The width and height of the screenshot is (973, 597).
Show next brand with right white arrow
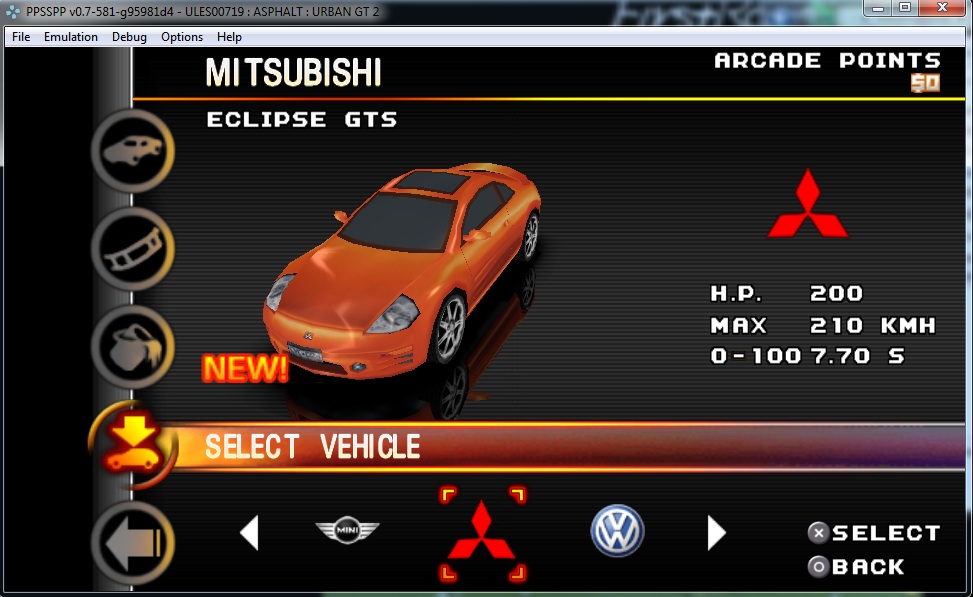pyautogui.click(x=716, y=532)
